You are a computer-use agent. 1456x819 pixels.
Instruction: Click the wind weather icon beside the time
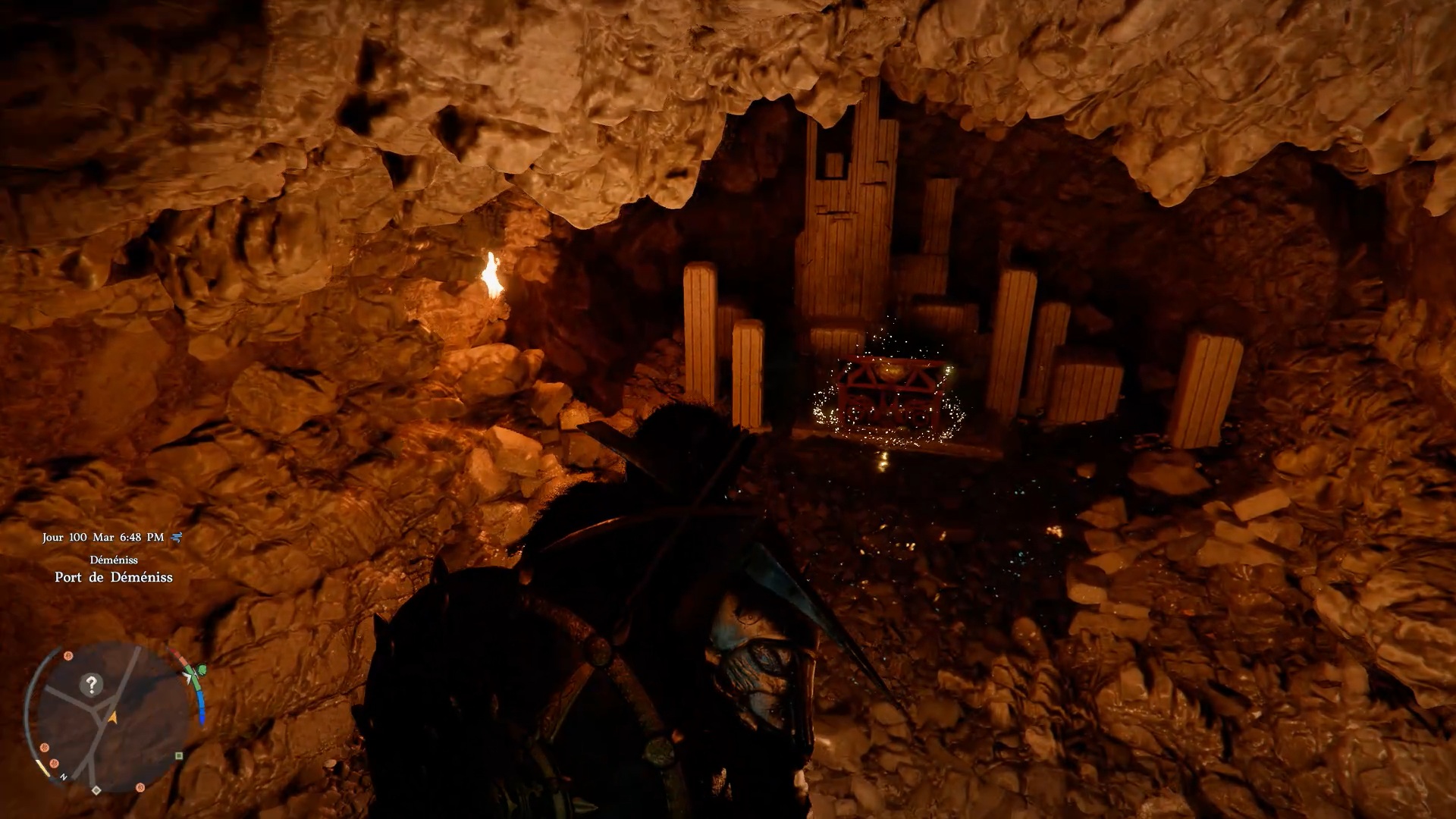[x=177, y=538]
